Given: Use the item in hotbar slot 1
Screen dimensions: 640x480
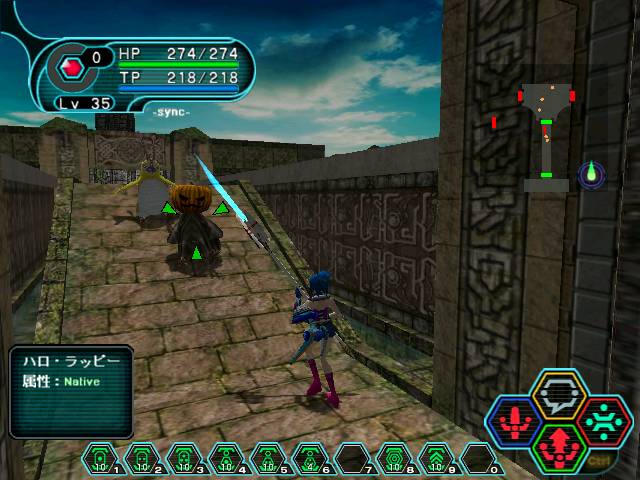Looking at the screenshot, I should tap(100, 459).
